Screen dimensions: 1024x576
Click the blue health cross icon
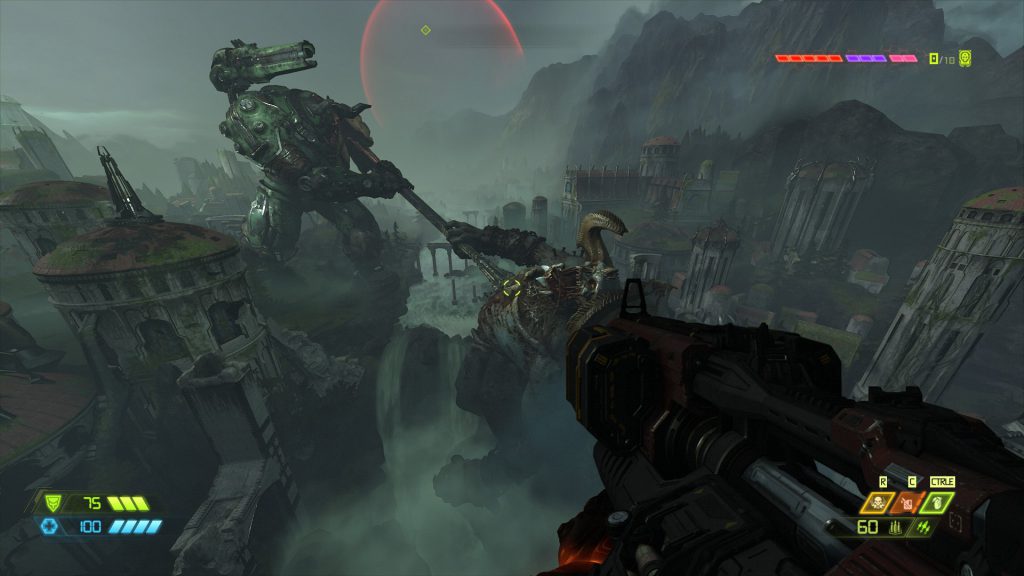pos(49,526)
